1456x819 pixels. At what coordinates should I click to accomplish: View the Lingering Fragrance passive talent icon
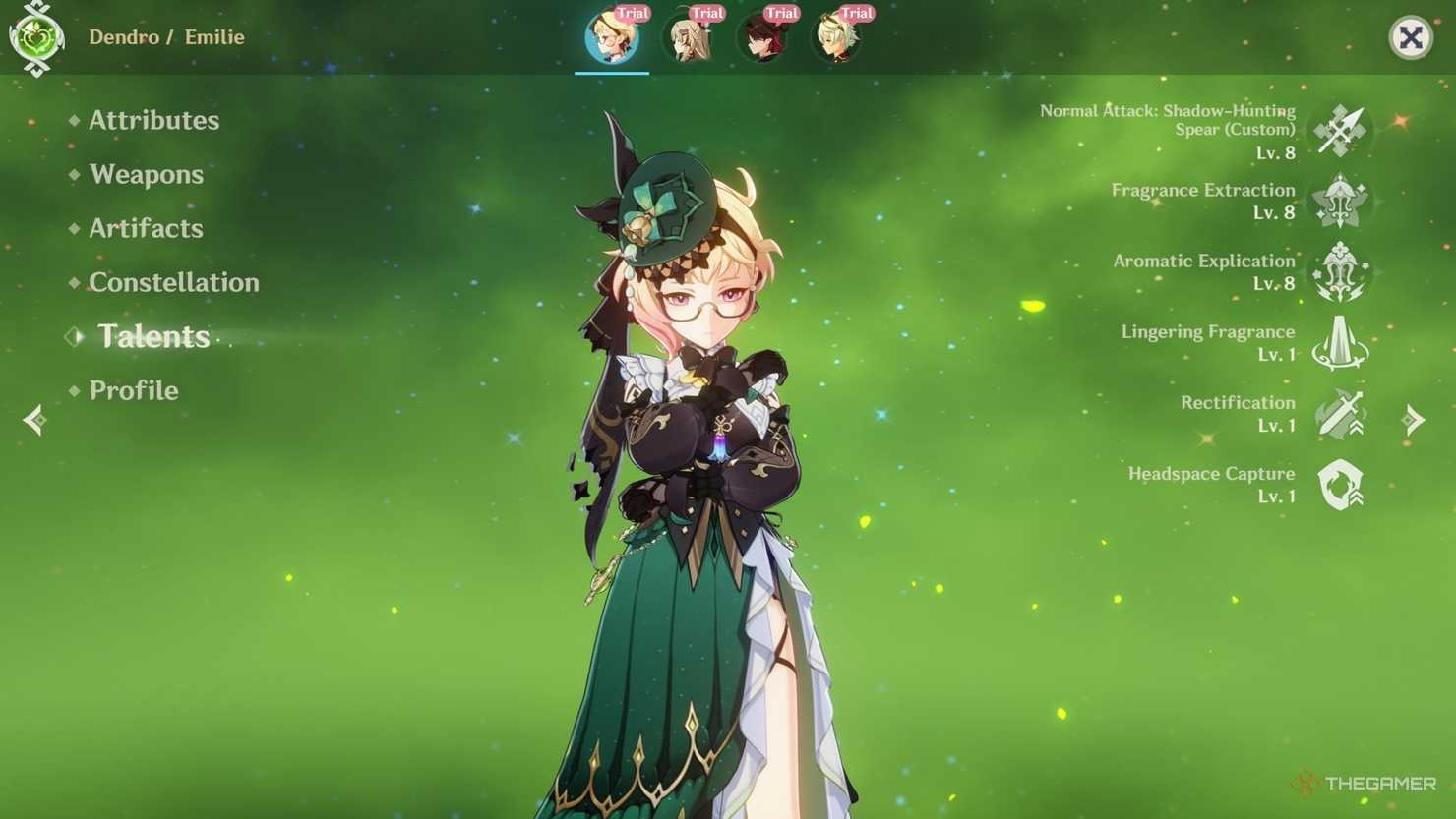pyautogui.click(x=1341, y=344)
